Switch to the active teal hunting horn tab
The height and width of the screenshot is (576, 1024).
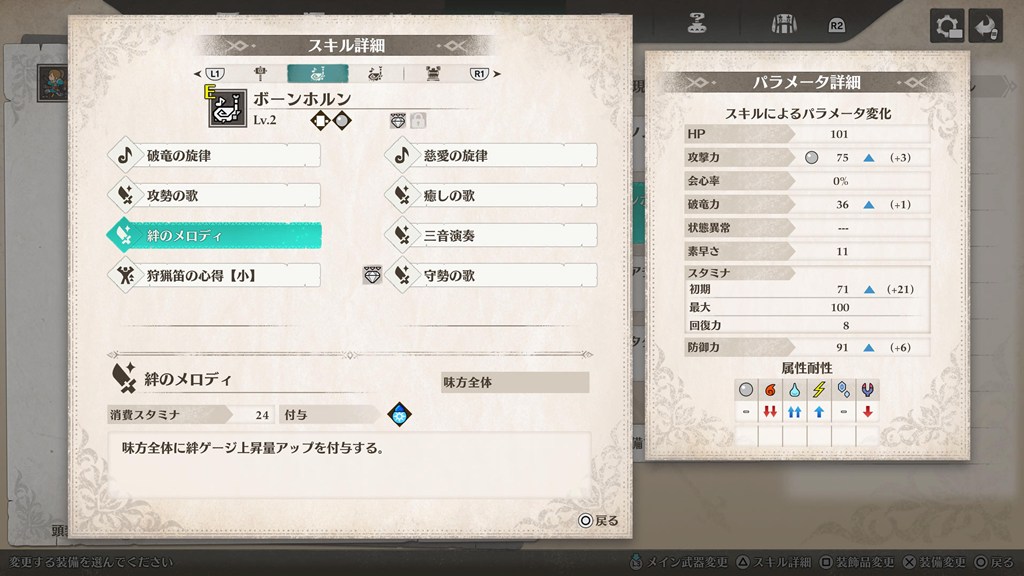(x=318, y=73)
